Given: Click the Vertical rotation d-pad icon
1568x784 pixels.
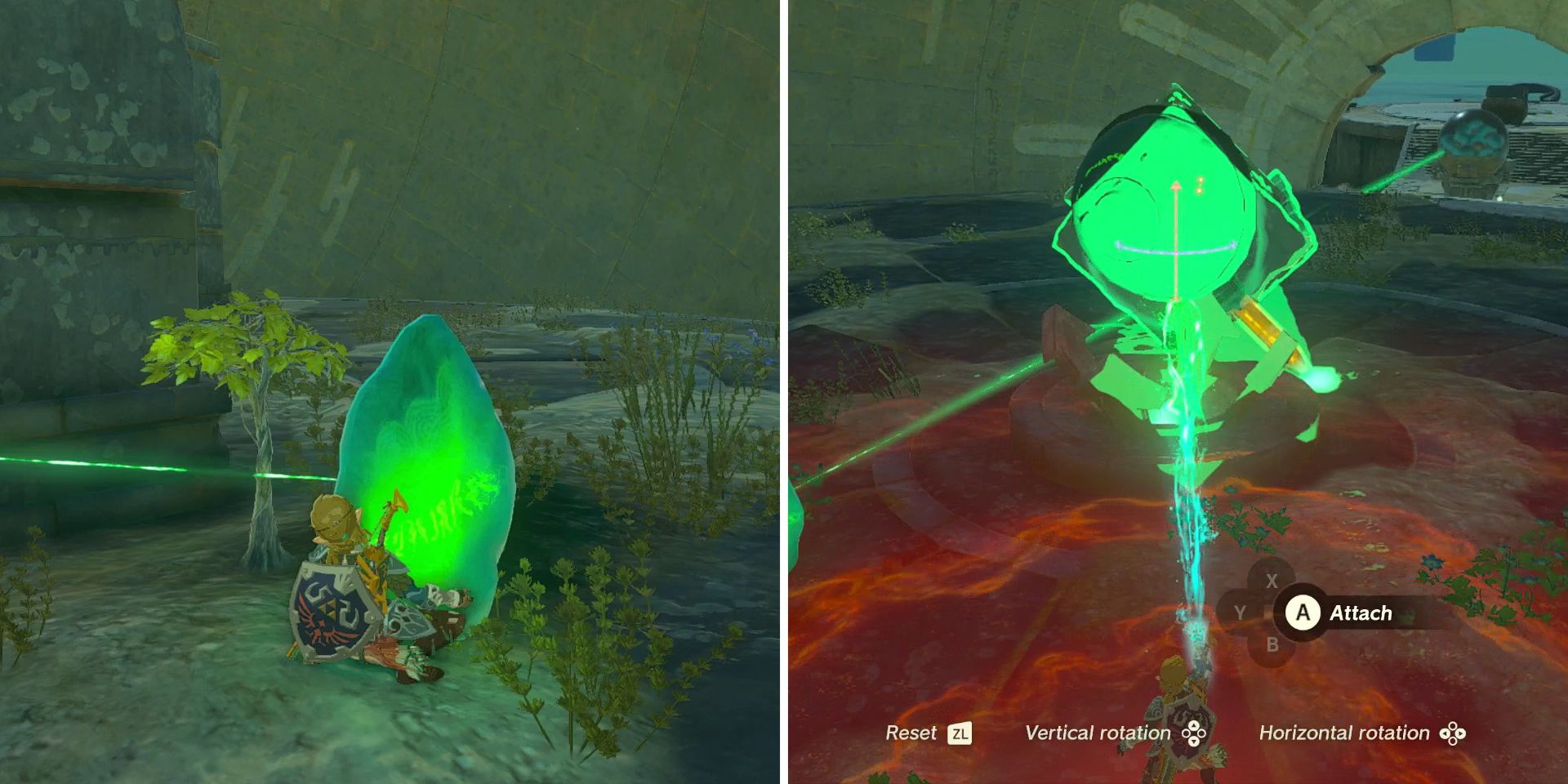Looking at the screenshot, I should [x=1194, y=733].
